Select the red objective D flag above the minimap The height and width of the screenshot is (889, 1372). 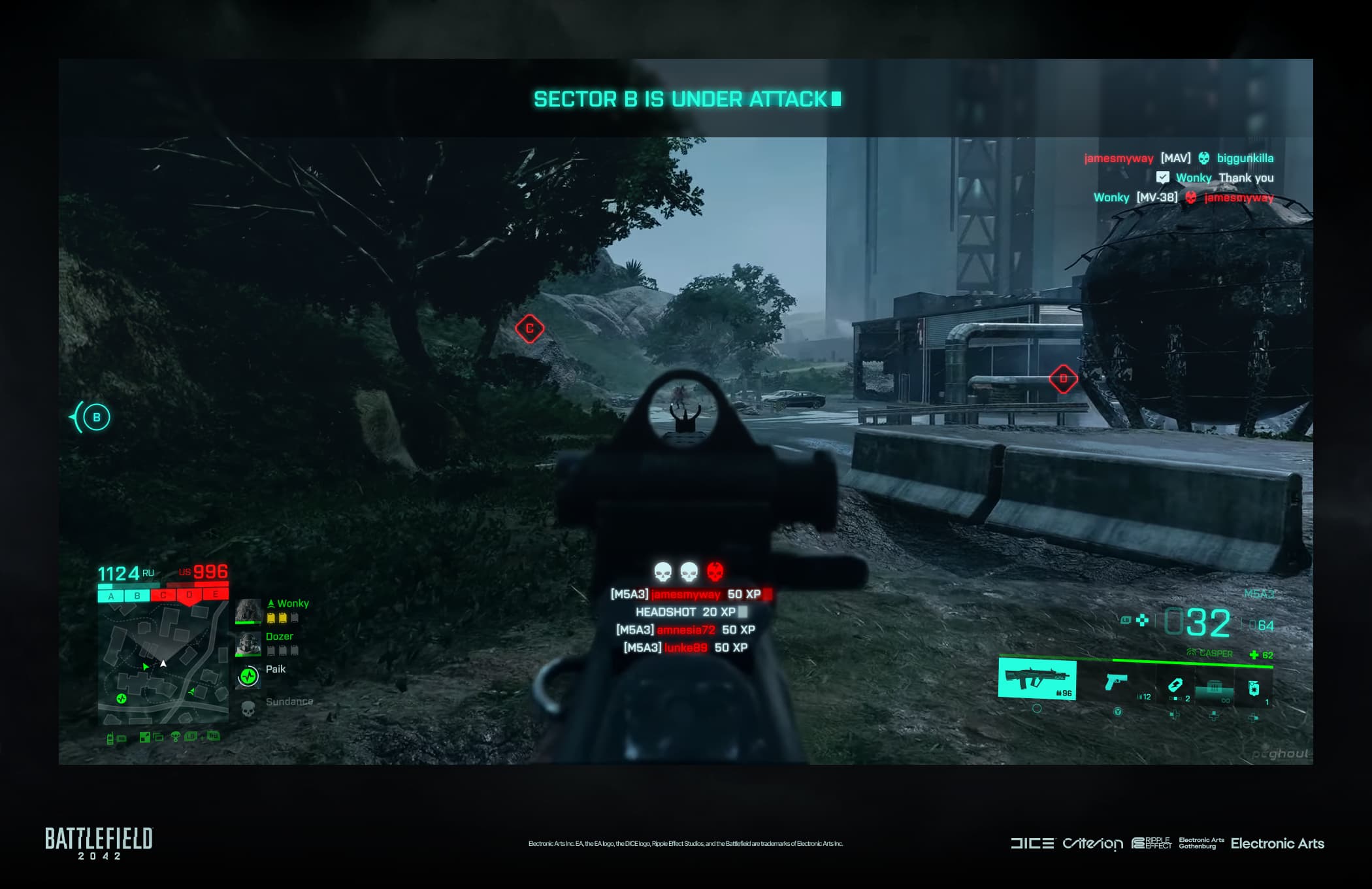189,595
